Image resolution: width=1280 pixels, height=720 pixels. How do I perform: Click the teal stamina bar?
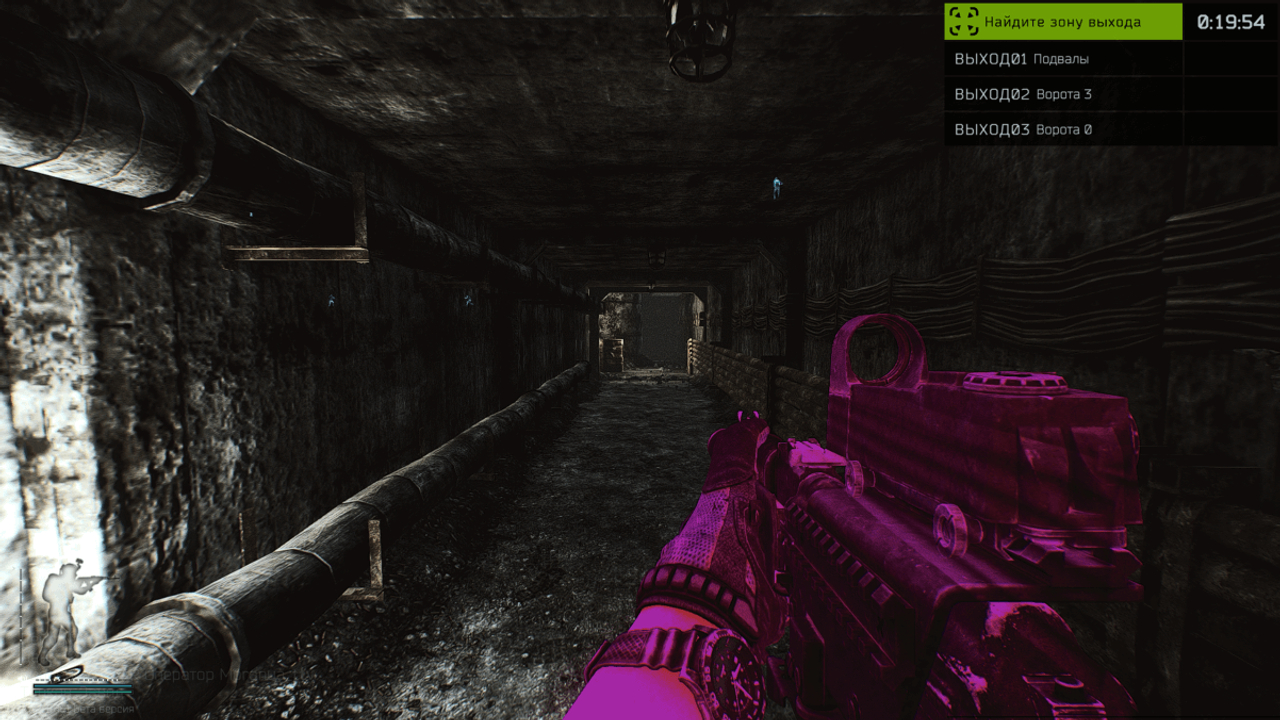pos(83,687)
